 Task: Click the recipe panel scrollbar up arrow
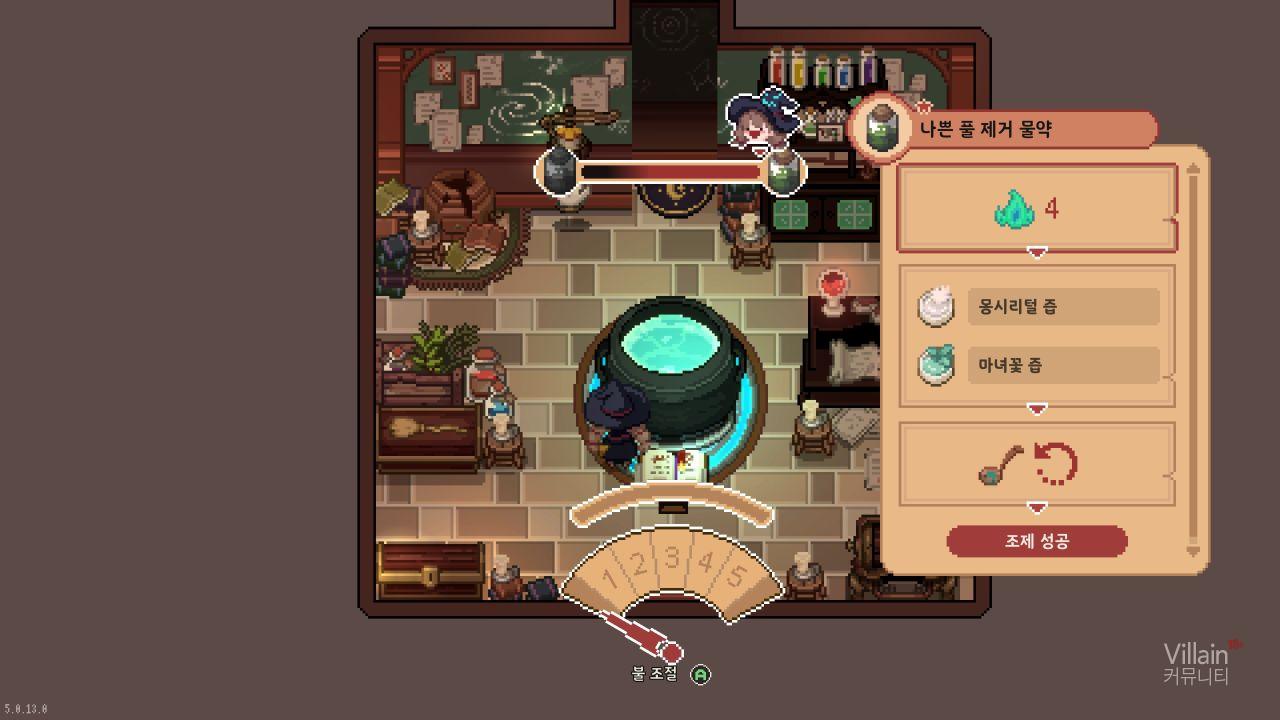point(1192,169)
